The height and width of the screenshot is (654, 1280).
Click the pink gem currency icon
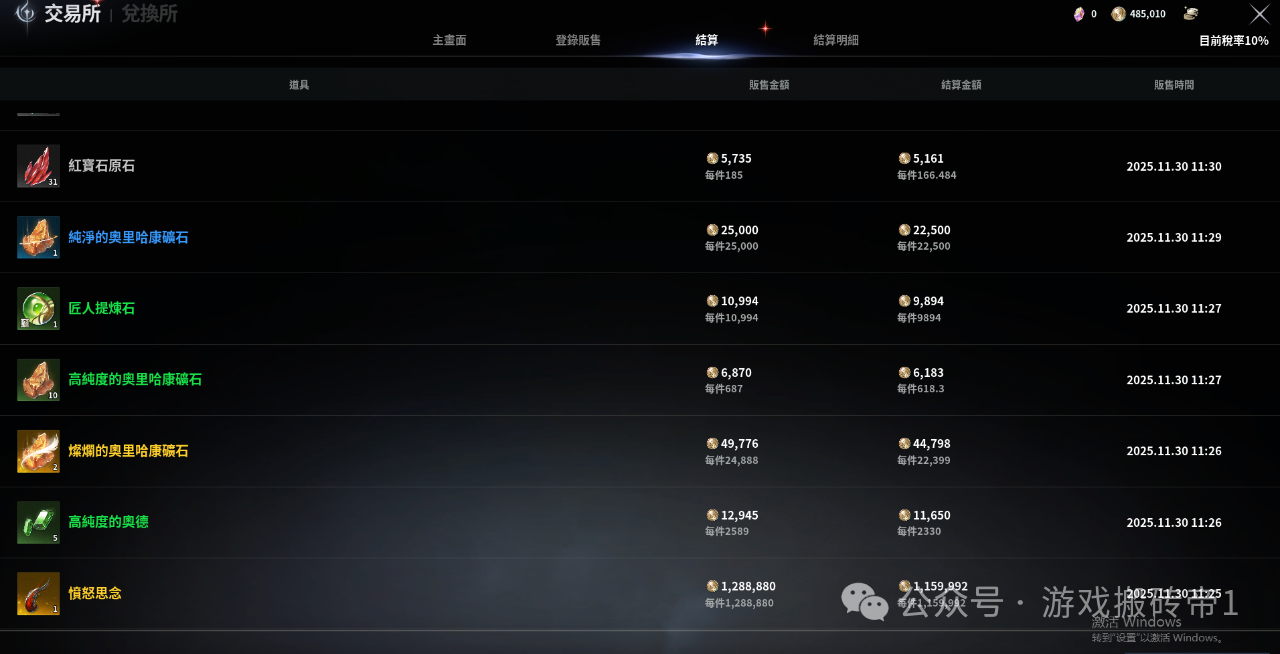pyautogui.click(x=1079, y=14)
